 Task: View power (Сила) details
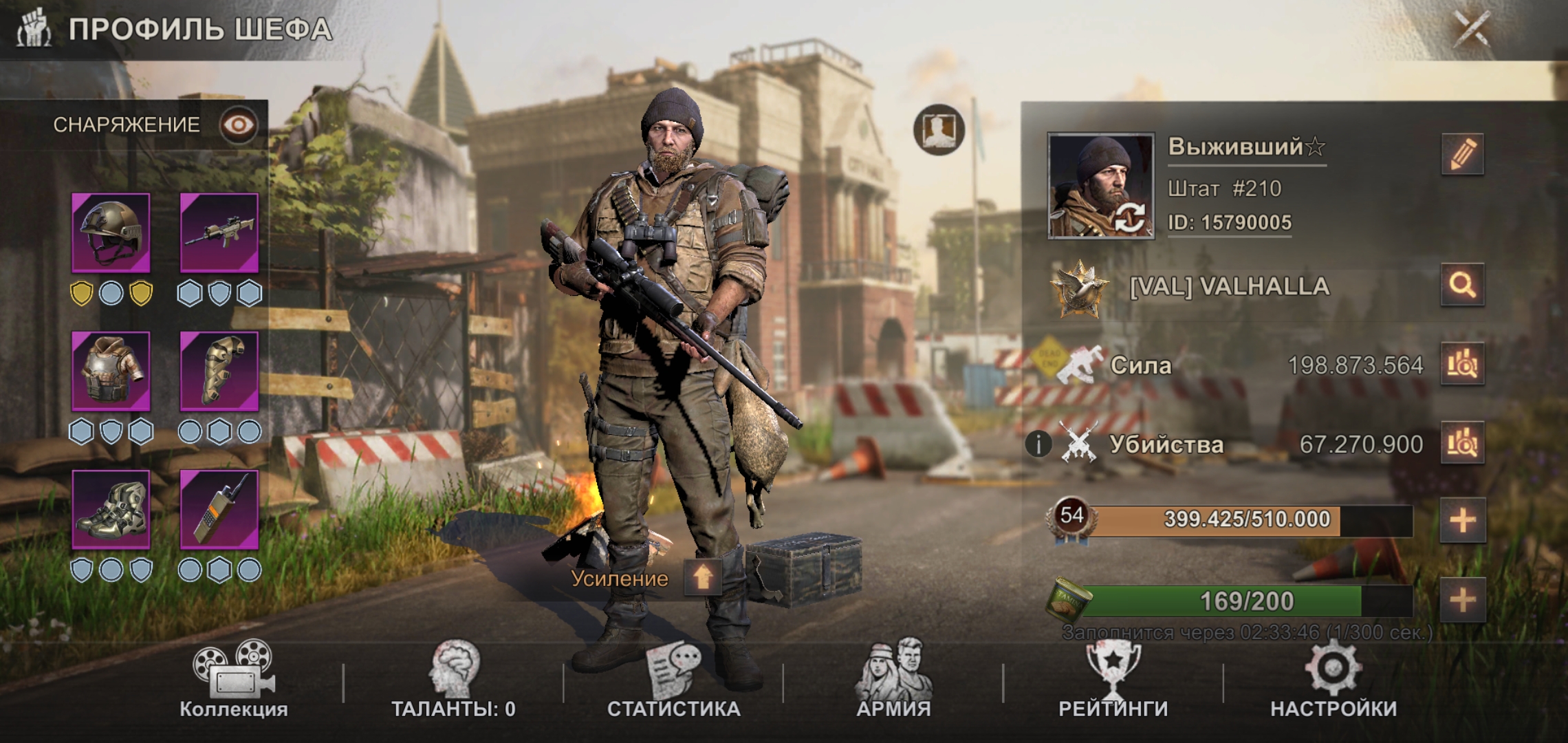click(x=1462, y=364)
